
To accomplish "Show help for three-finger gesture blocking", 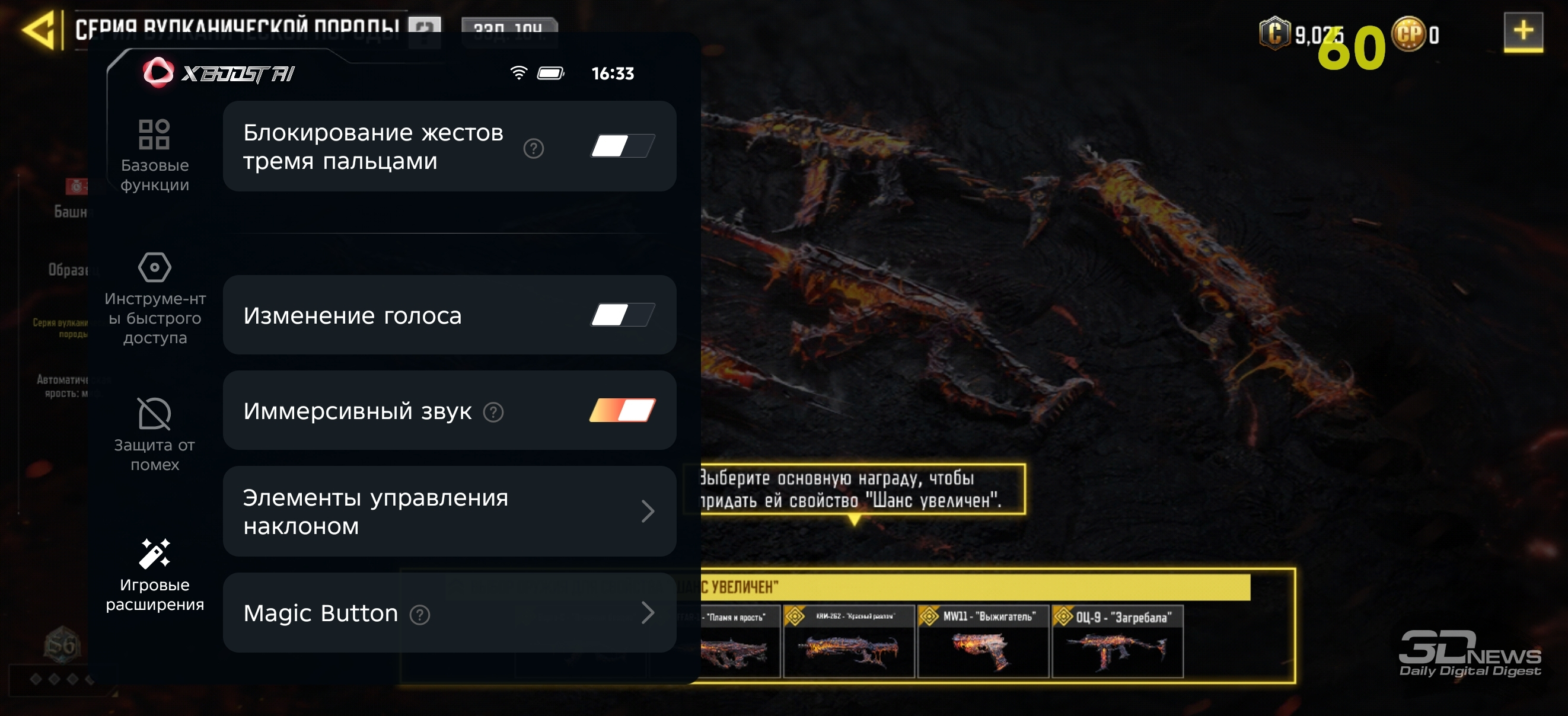I will 533,148.
